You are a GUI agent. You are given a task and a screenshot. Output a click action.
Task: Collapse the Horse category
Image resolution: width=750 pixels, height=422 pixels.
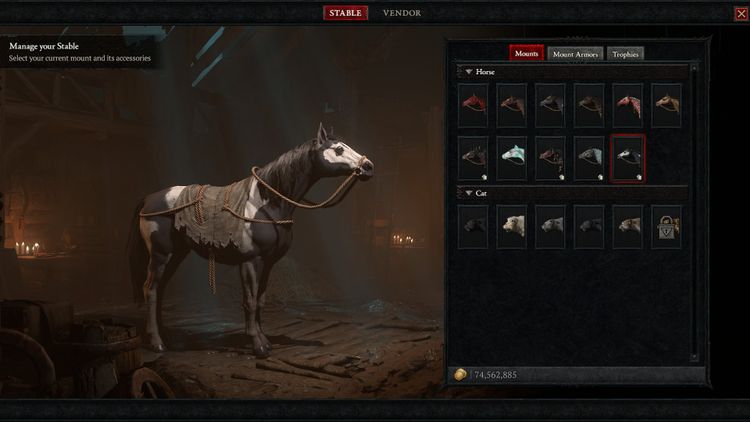click(x=469, y=72)
